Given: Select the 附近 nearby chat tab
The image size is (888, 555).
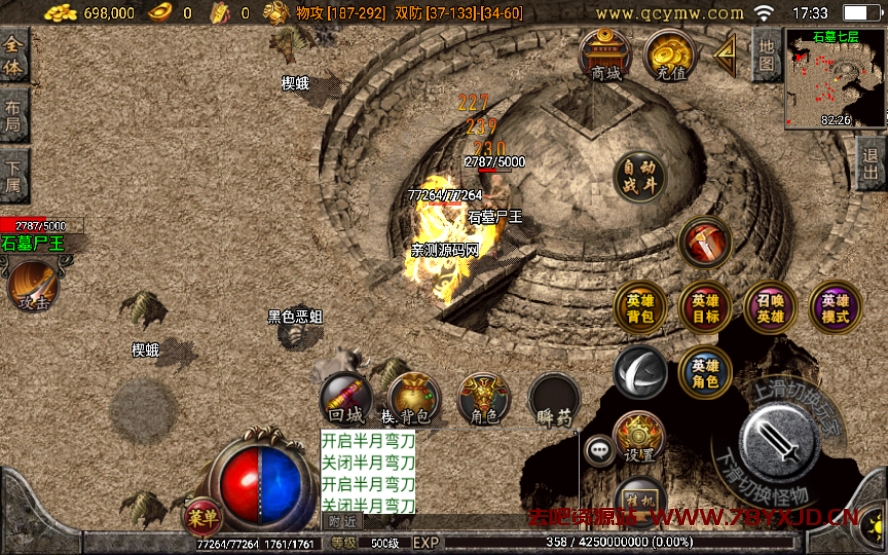Looking at the screenshot, I should pyautogui.click(x=342, y=521).
